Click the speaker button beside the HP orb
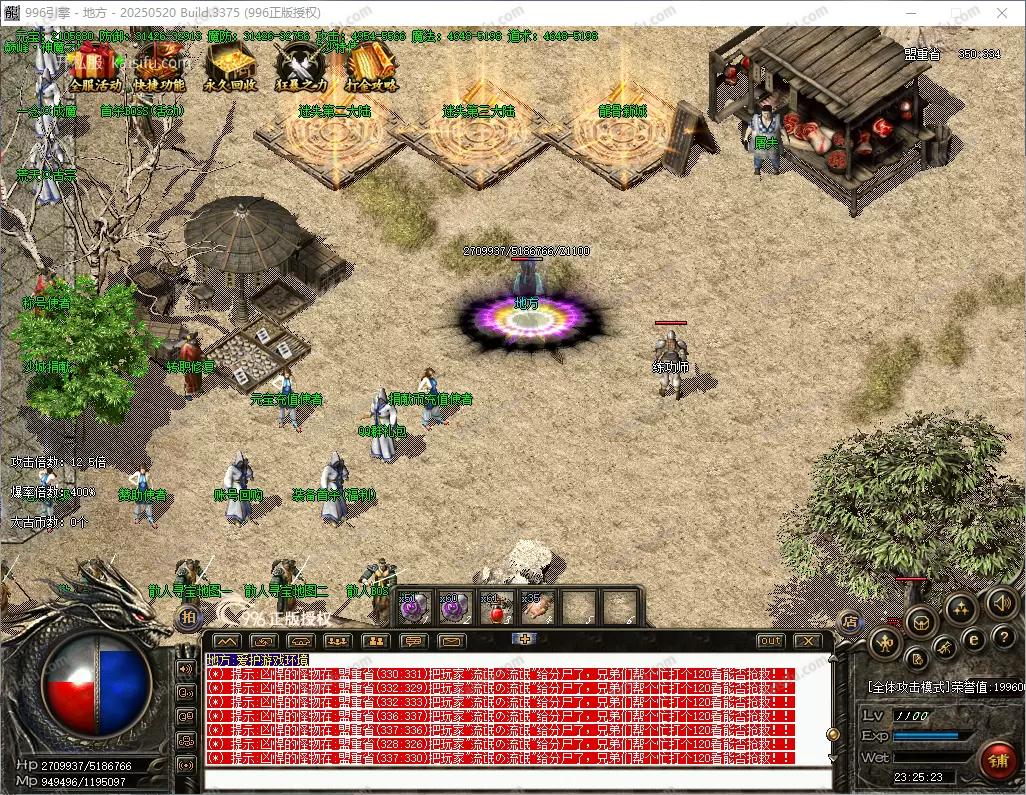This screenshot has width=1026, height=795. tap(186, 668)
